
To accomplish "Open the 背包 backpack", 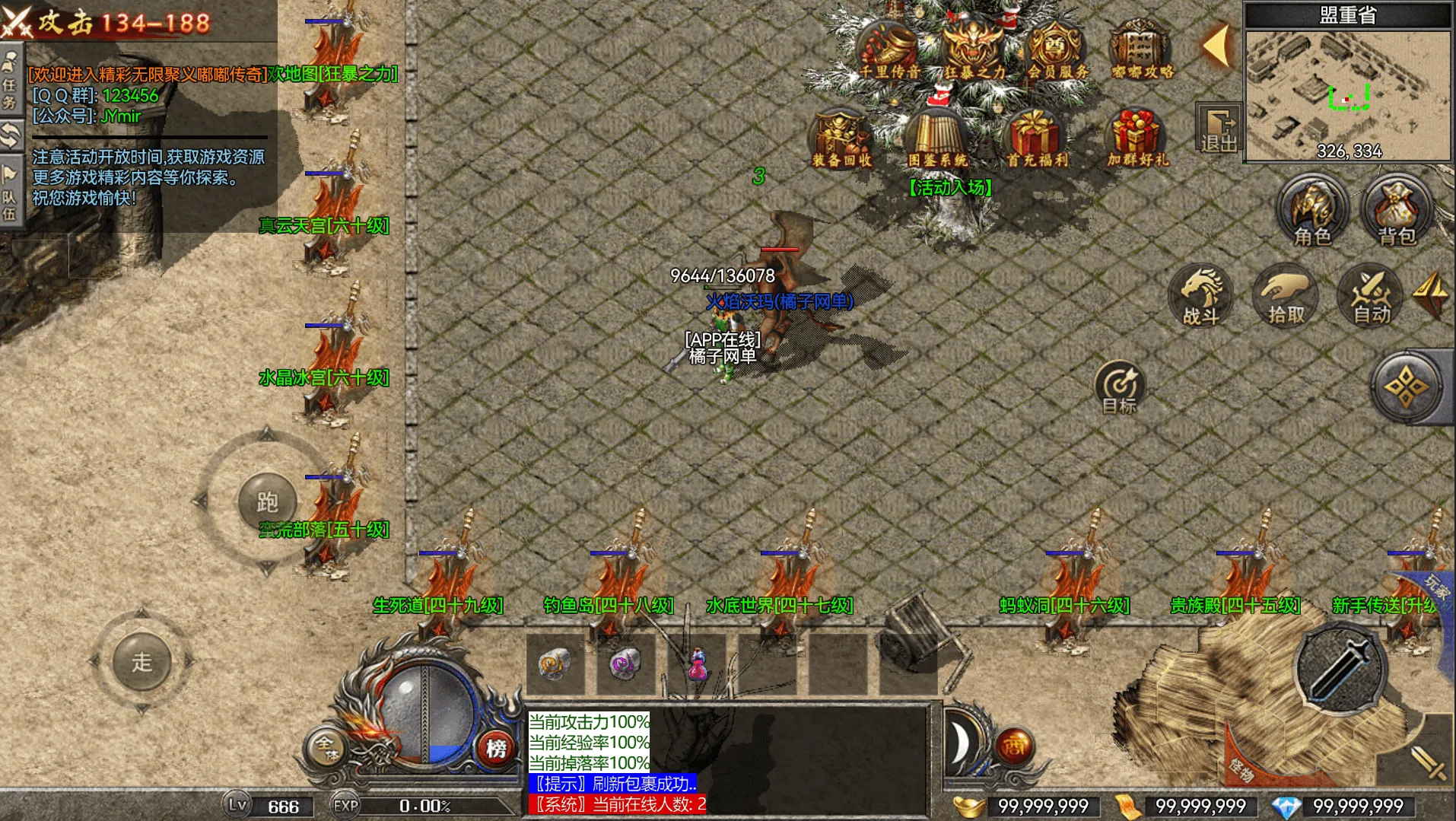I will click(x=1396, y=211).
